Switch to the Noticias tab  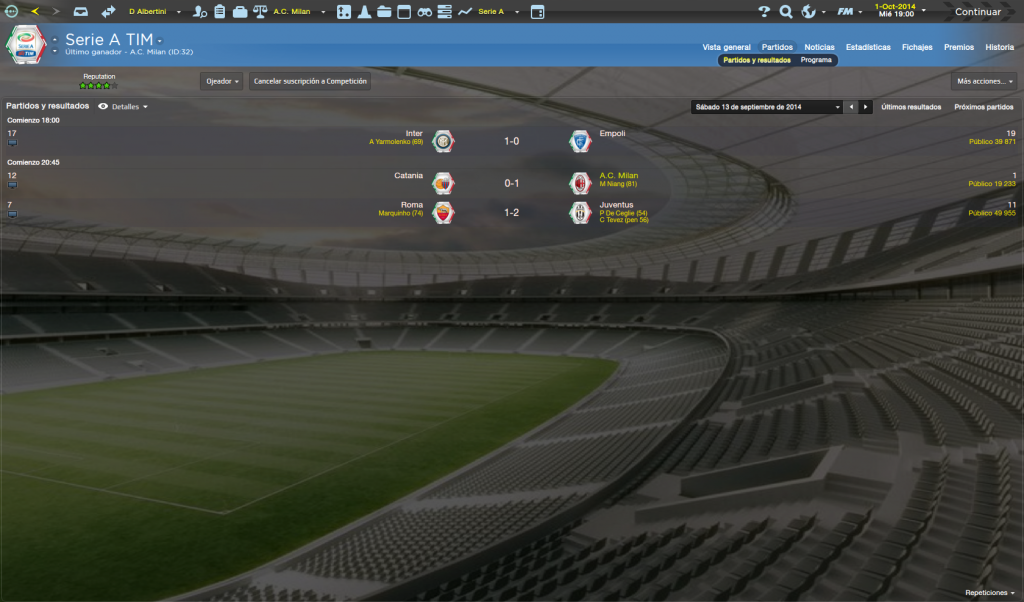click(x=819, y=47)
